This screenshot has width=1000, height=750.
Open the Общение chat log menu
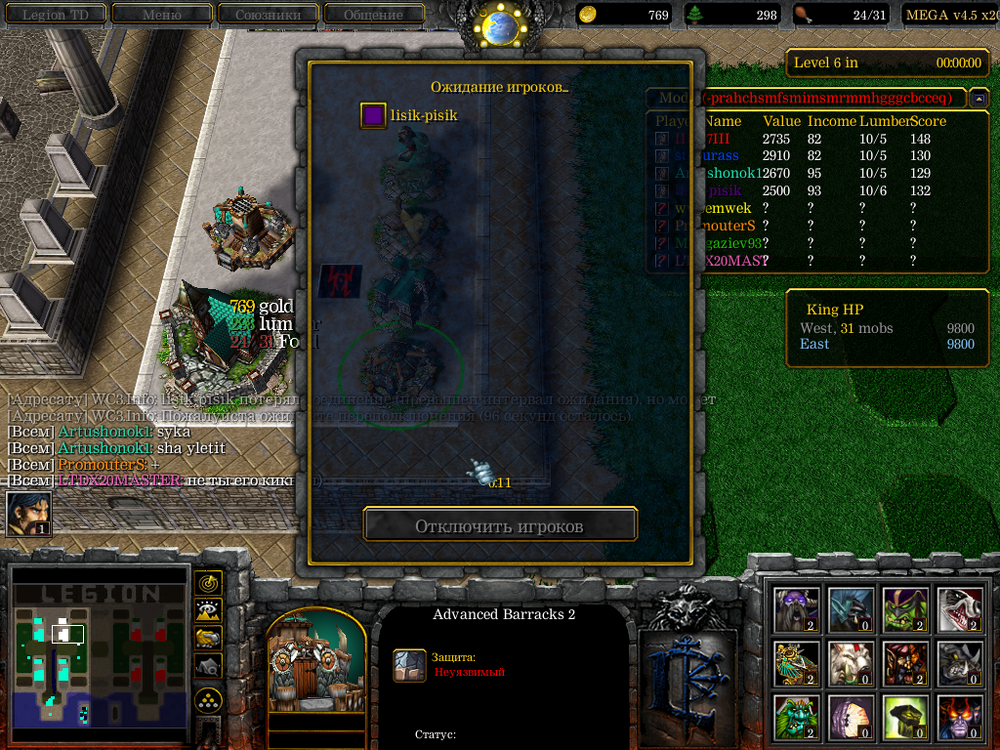coord(372,14)
